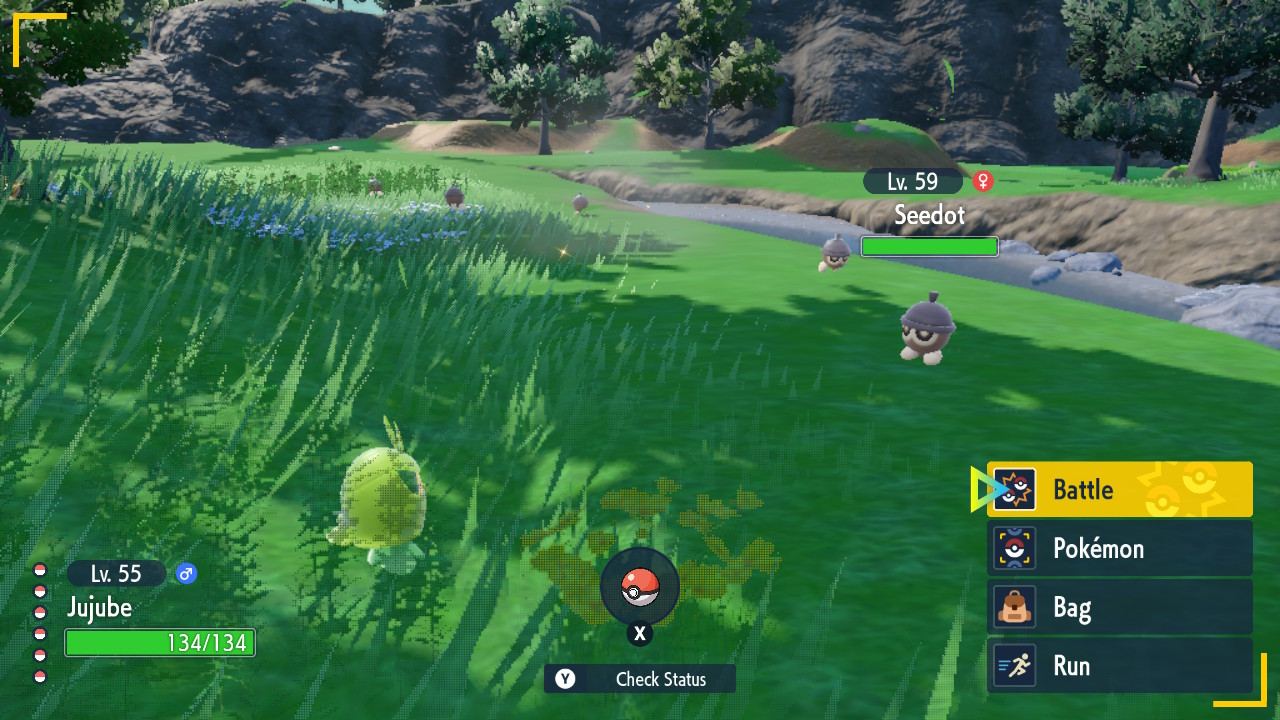Open the Bag option

point(1119,607)
